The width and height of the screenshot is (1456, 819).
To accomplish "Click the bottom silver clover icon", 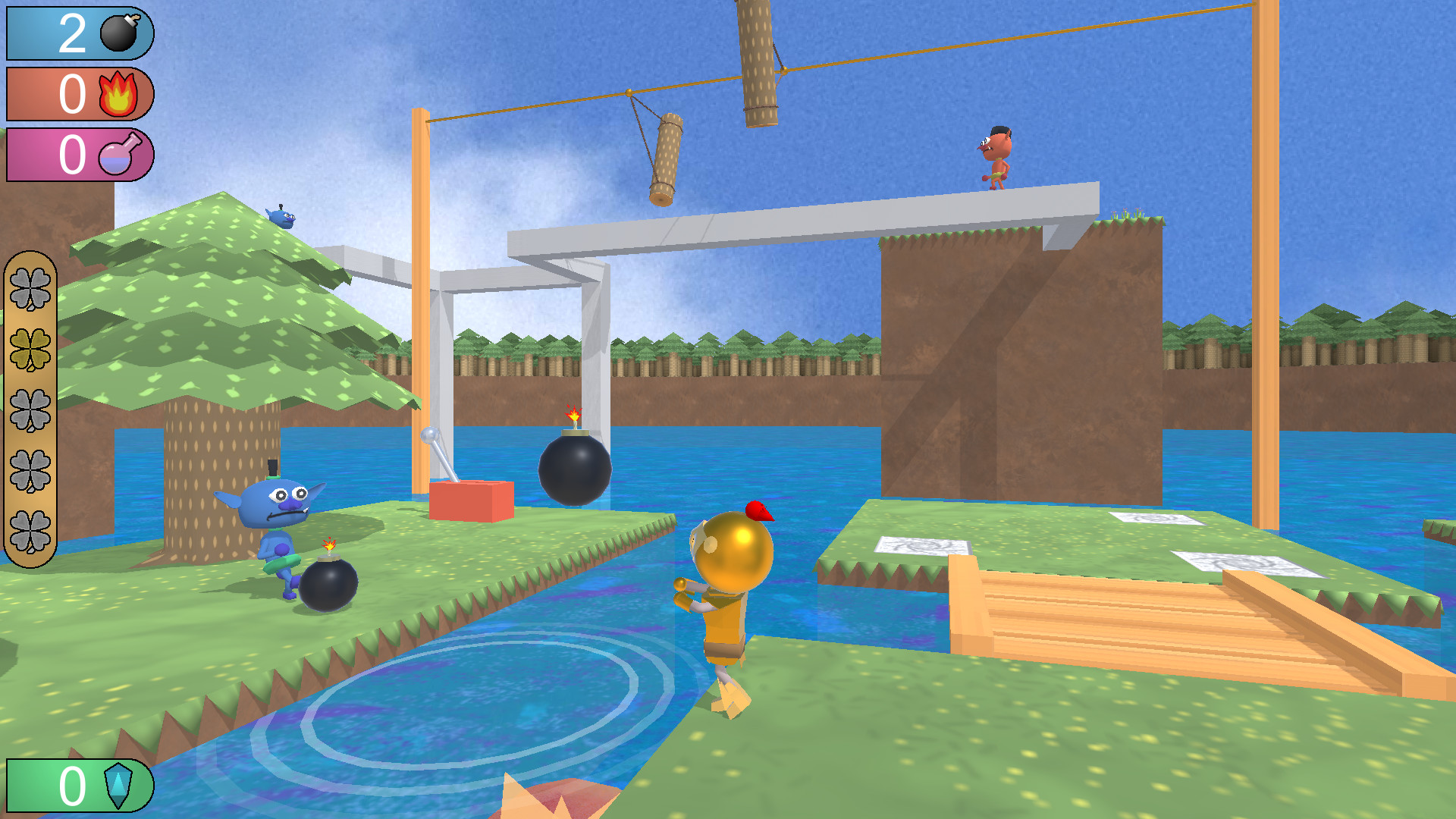I will tap(32, 525).
